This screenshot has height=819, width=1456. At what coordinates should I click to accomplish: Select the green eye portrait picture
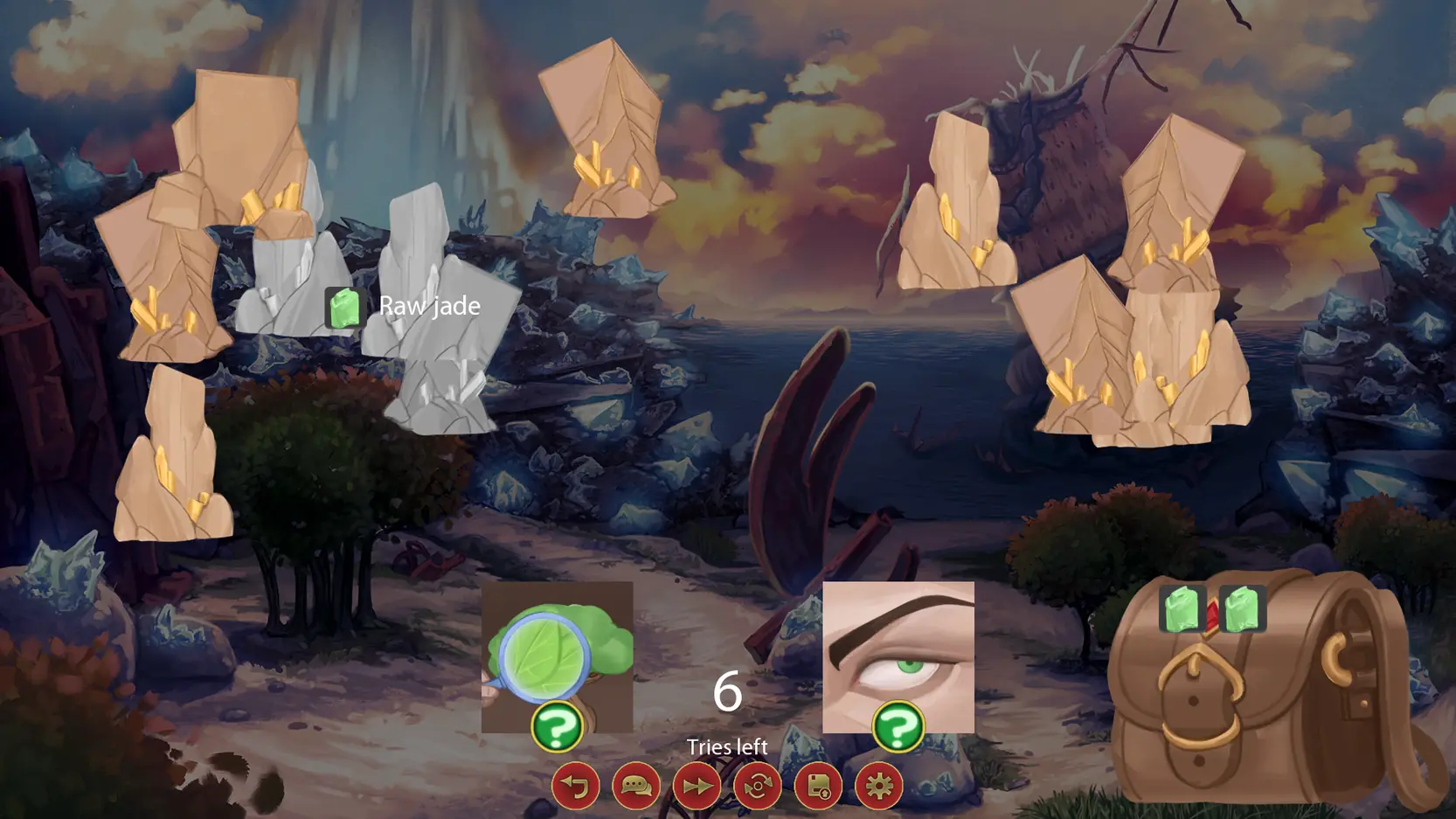tap(898, 647)
